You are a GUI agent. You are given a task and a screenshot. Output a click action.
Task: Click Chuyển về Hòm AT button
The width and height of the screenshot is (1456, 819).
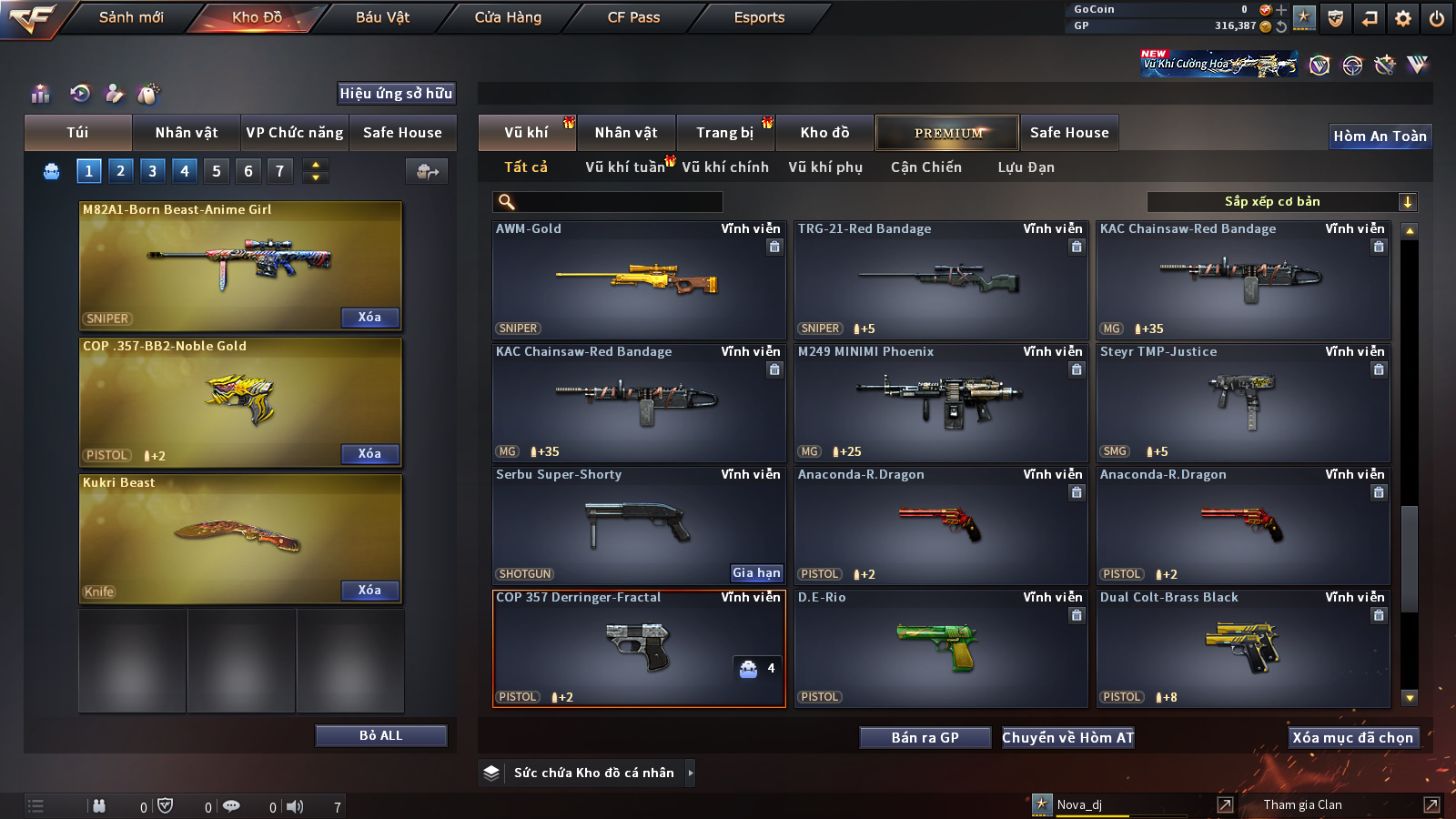click(1067, 737)
